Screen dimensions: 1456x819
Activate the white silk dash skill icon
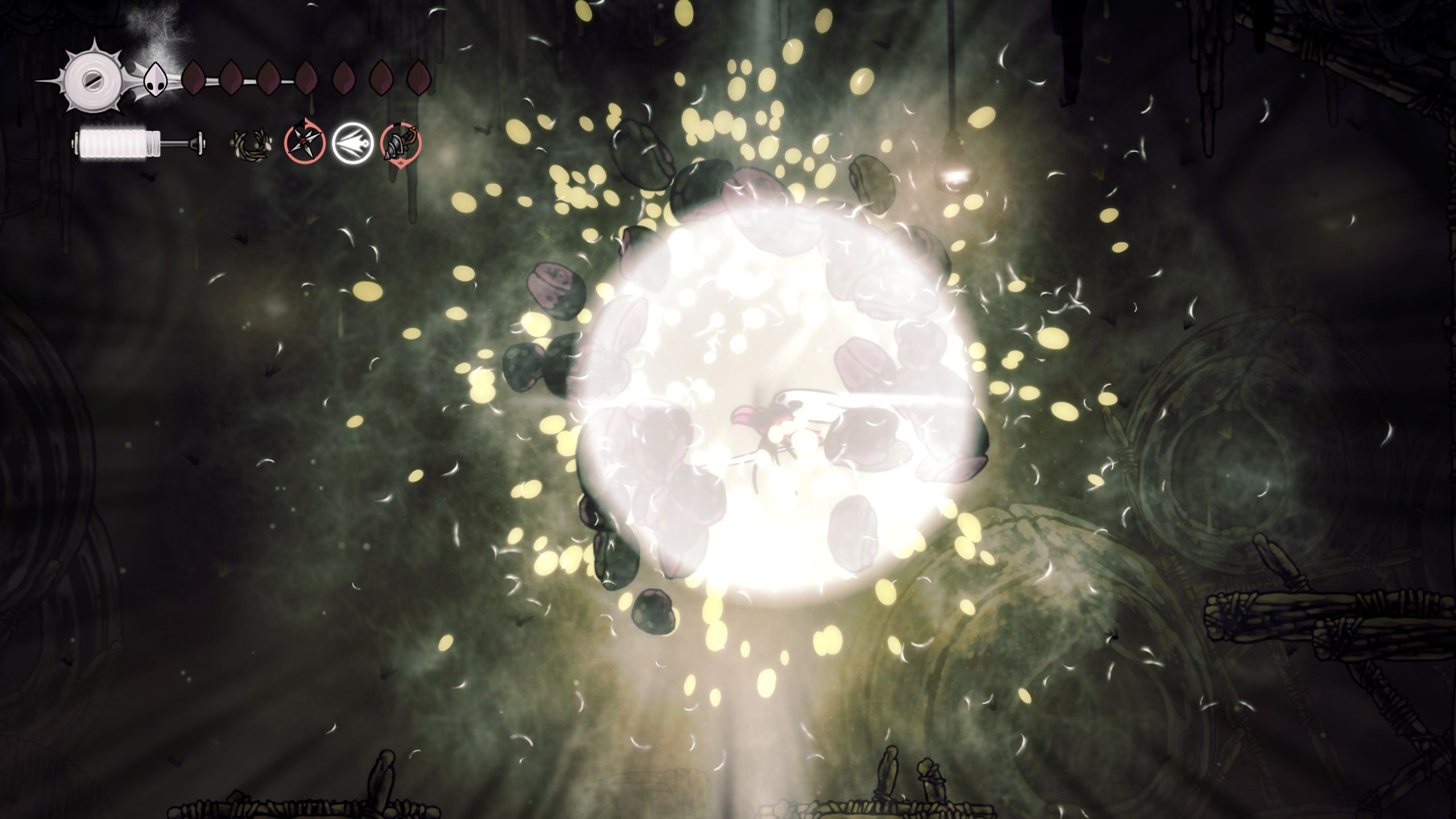[x=352, y=143]
